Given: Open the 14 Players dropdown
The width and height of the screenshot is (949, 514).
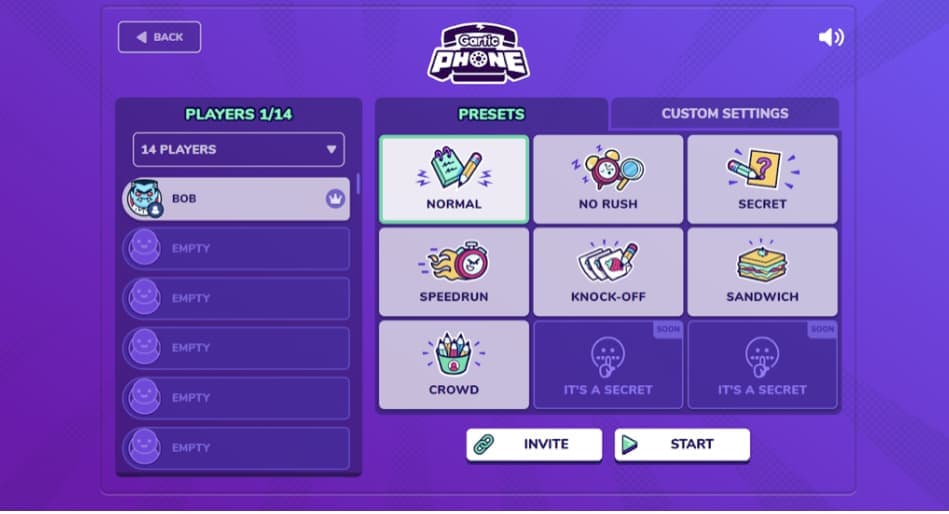Looking at the screenshot, I should click(238, 150).
